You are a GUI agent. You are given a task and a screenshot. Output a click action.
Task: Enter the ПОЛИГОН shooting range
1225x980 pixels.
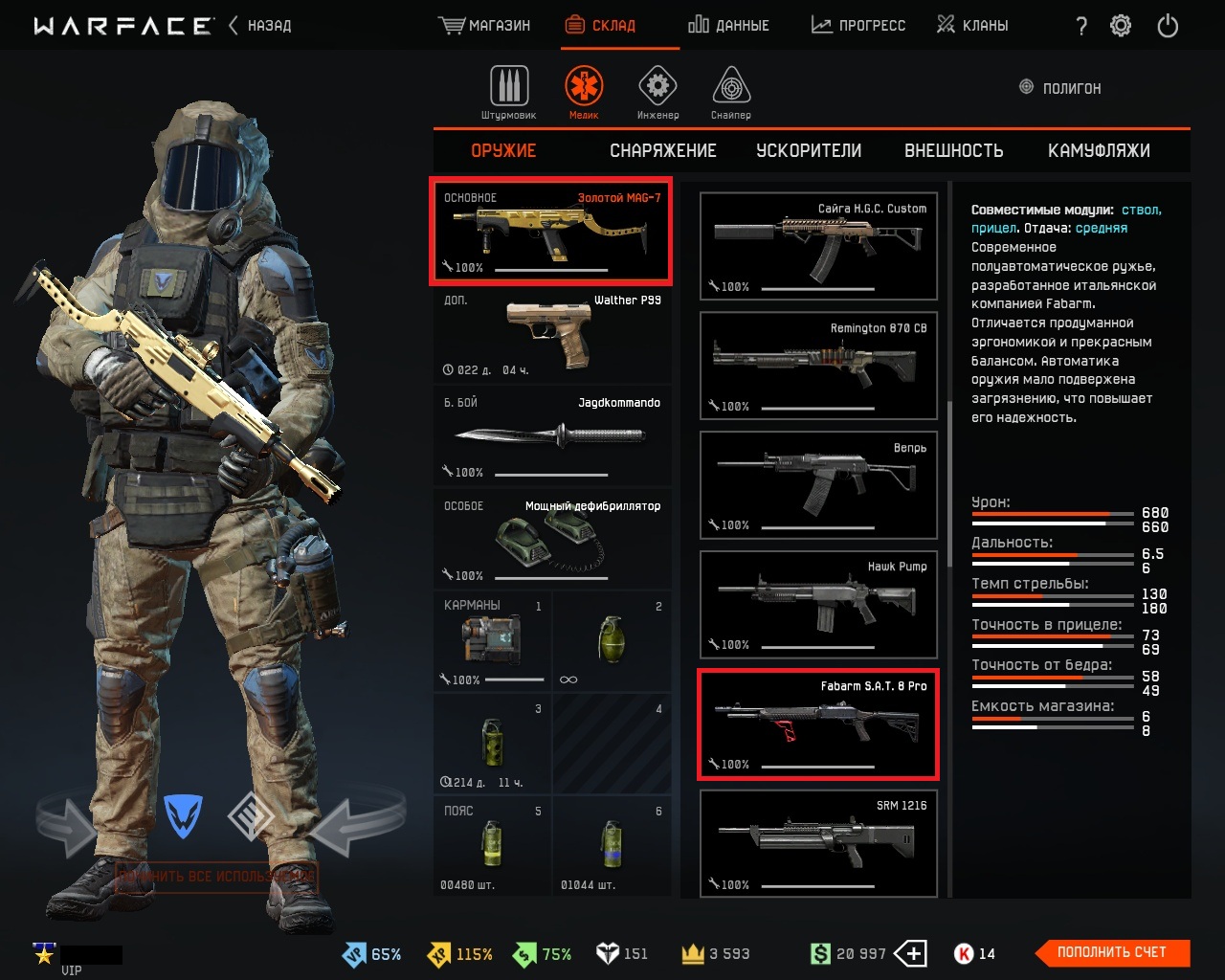coord(1060,88)
